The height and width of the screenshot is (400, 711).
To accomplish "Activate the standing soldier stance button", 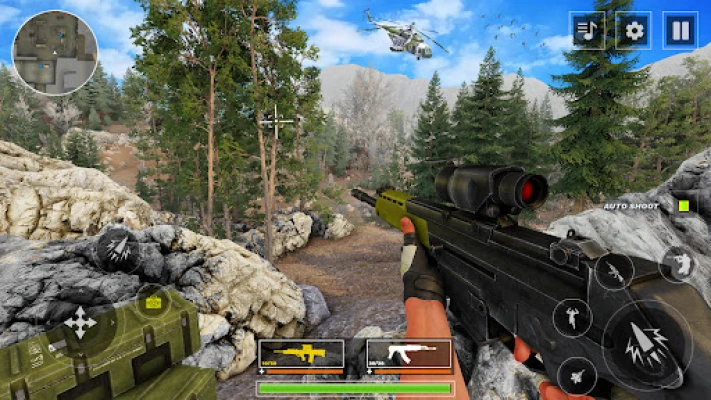I will (572, 318).
